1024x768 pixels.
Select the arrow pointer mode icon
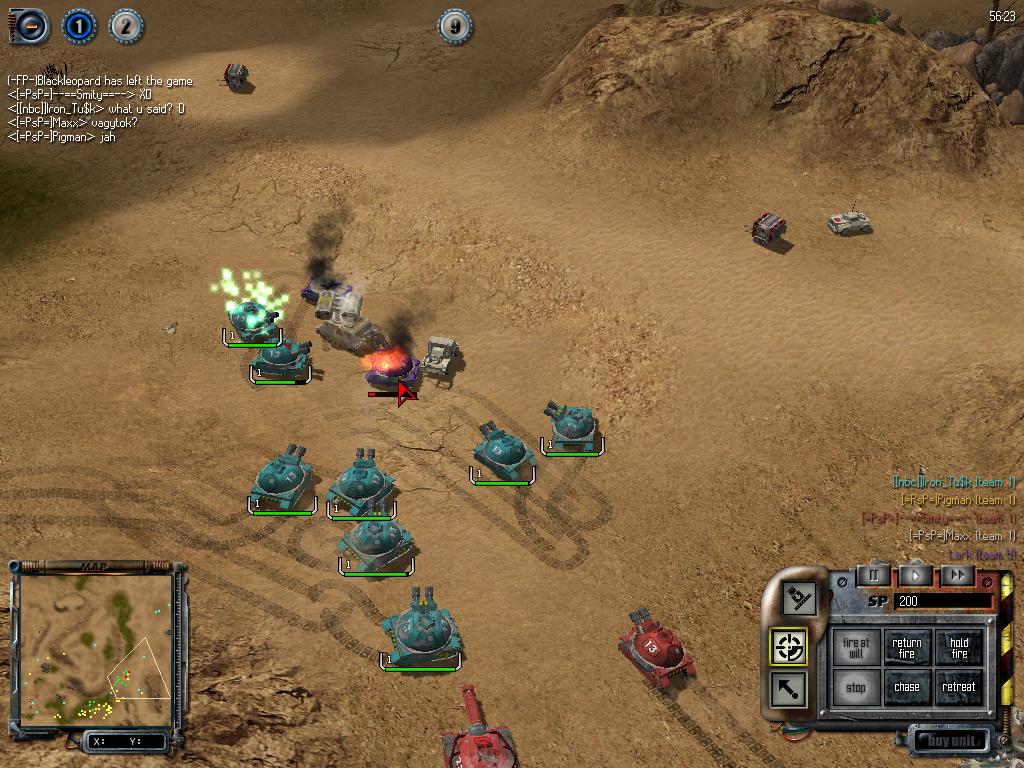(790, 689)
